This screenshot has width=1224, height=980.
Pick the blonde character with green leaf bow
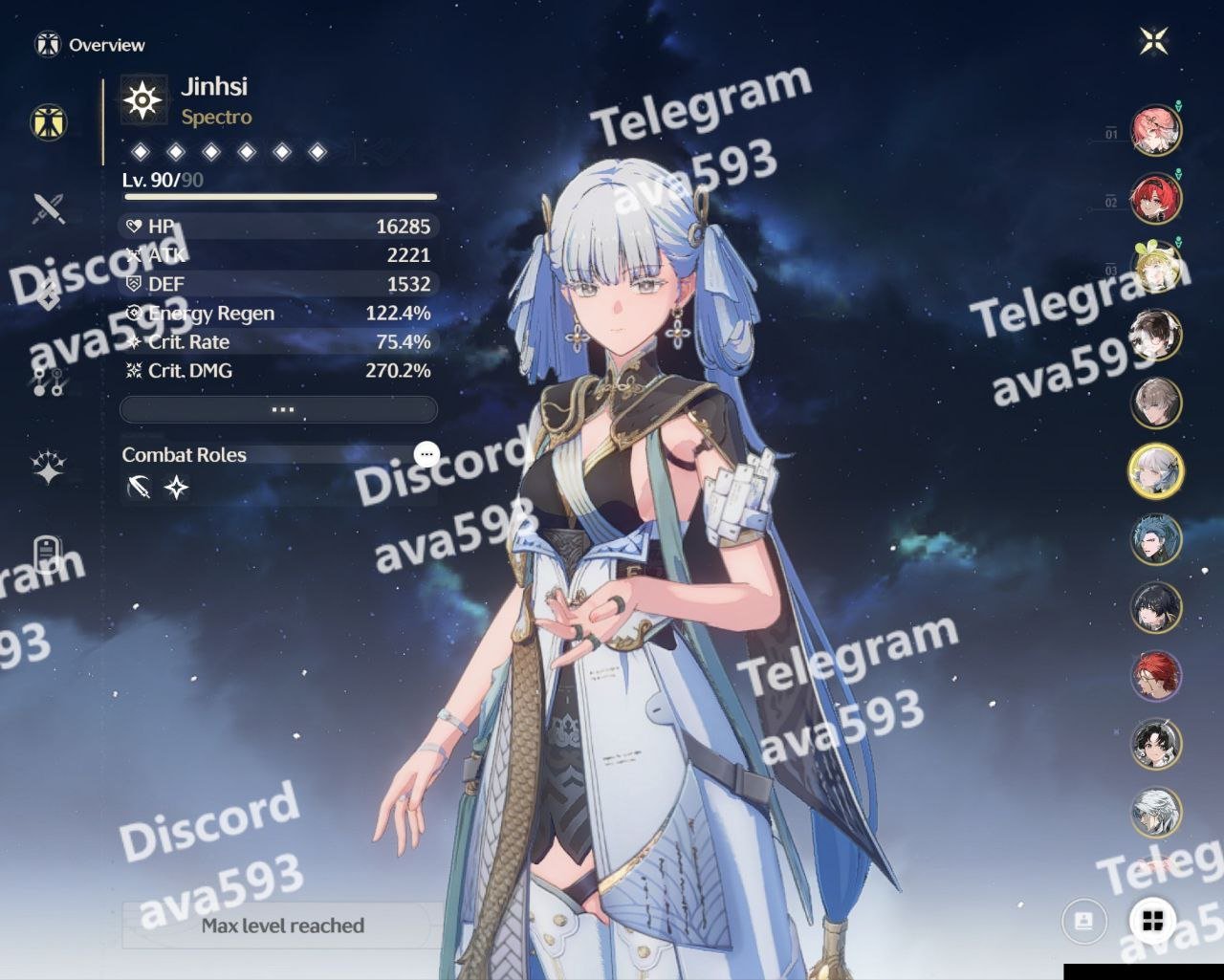pos(1156,267)
